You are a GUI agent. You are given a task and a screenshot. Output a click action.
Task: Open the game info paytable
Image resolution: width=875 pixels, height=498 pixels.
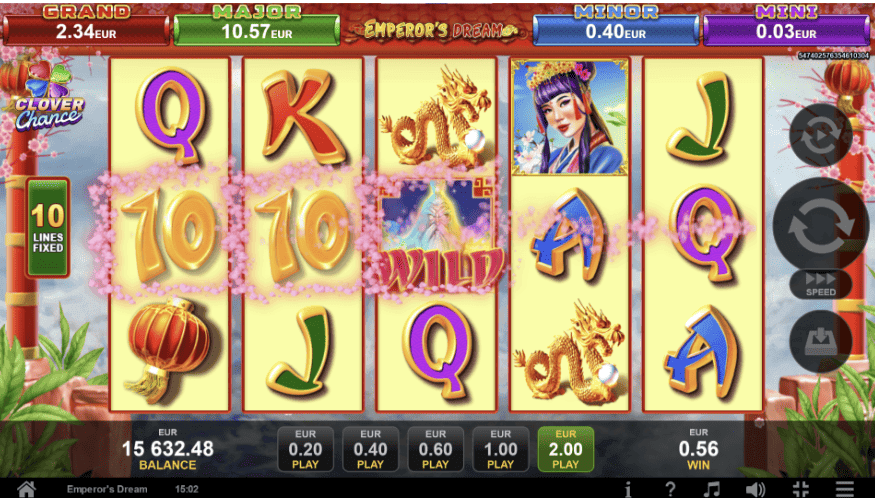(628, 489)
